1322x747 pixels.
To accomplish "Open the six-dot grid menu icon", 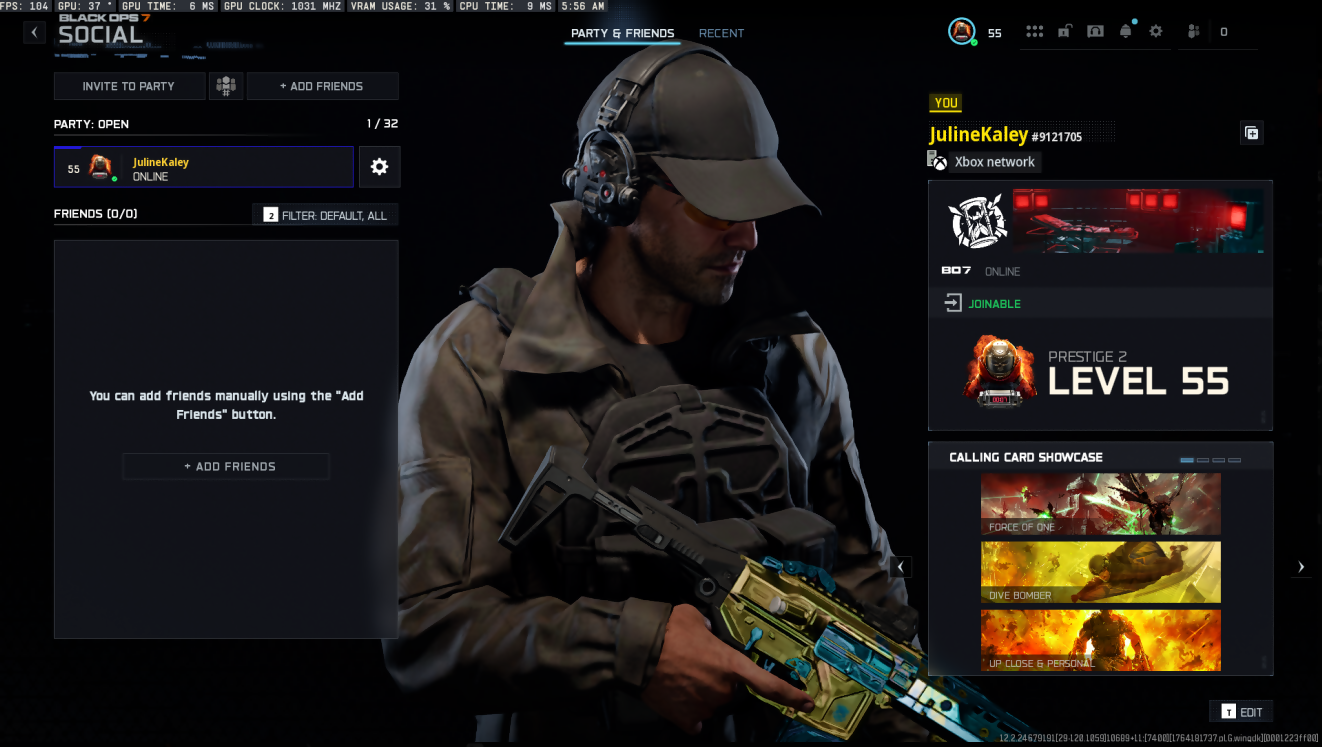I will pos(1034,32).
